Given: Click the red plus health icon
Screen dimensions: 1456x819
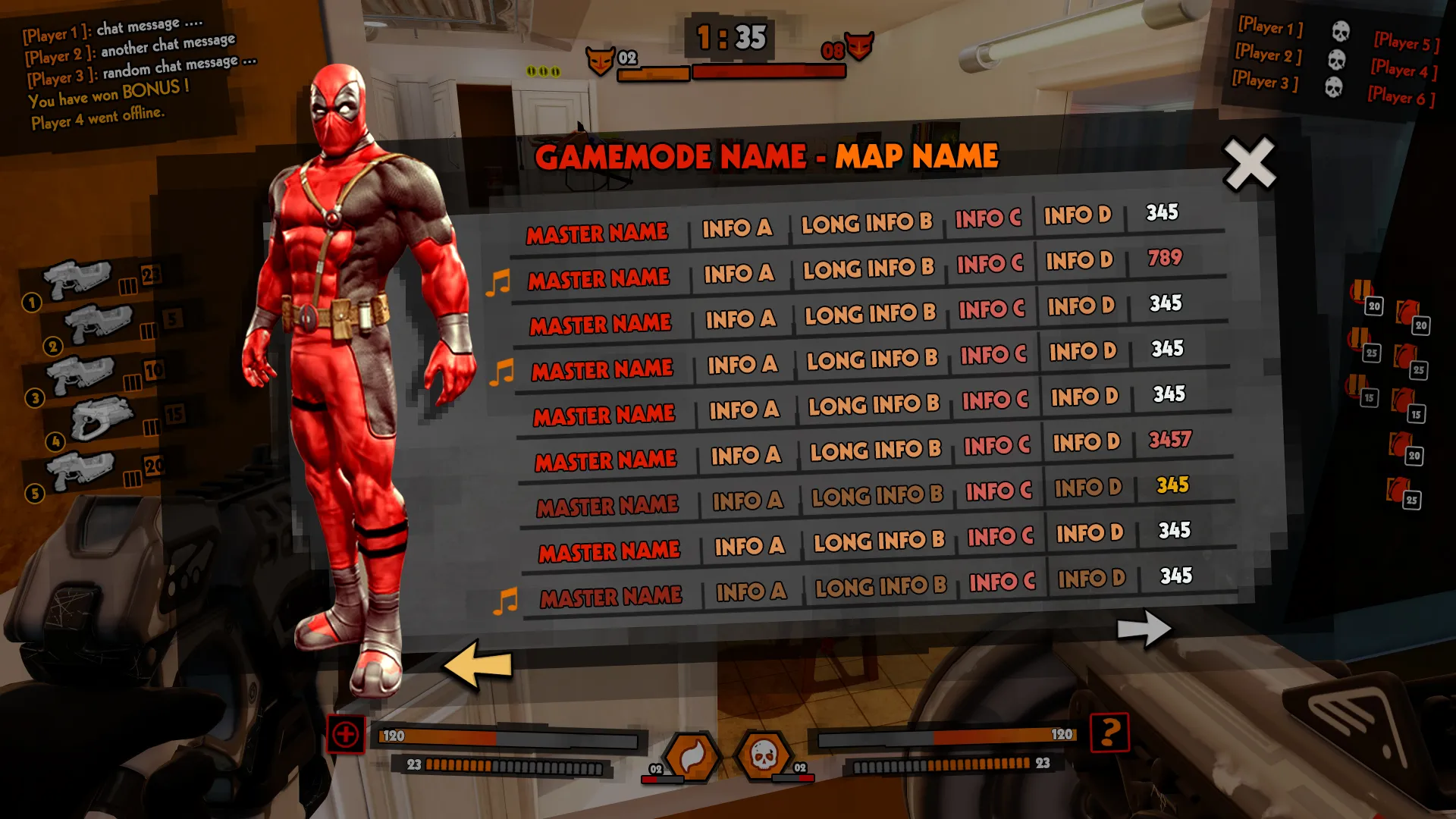Looking at the screenshot, I should [346, 734].
